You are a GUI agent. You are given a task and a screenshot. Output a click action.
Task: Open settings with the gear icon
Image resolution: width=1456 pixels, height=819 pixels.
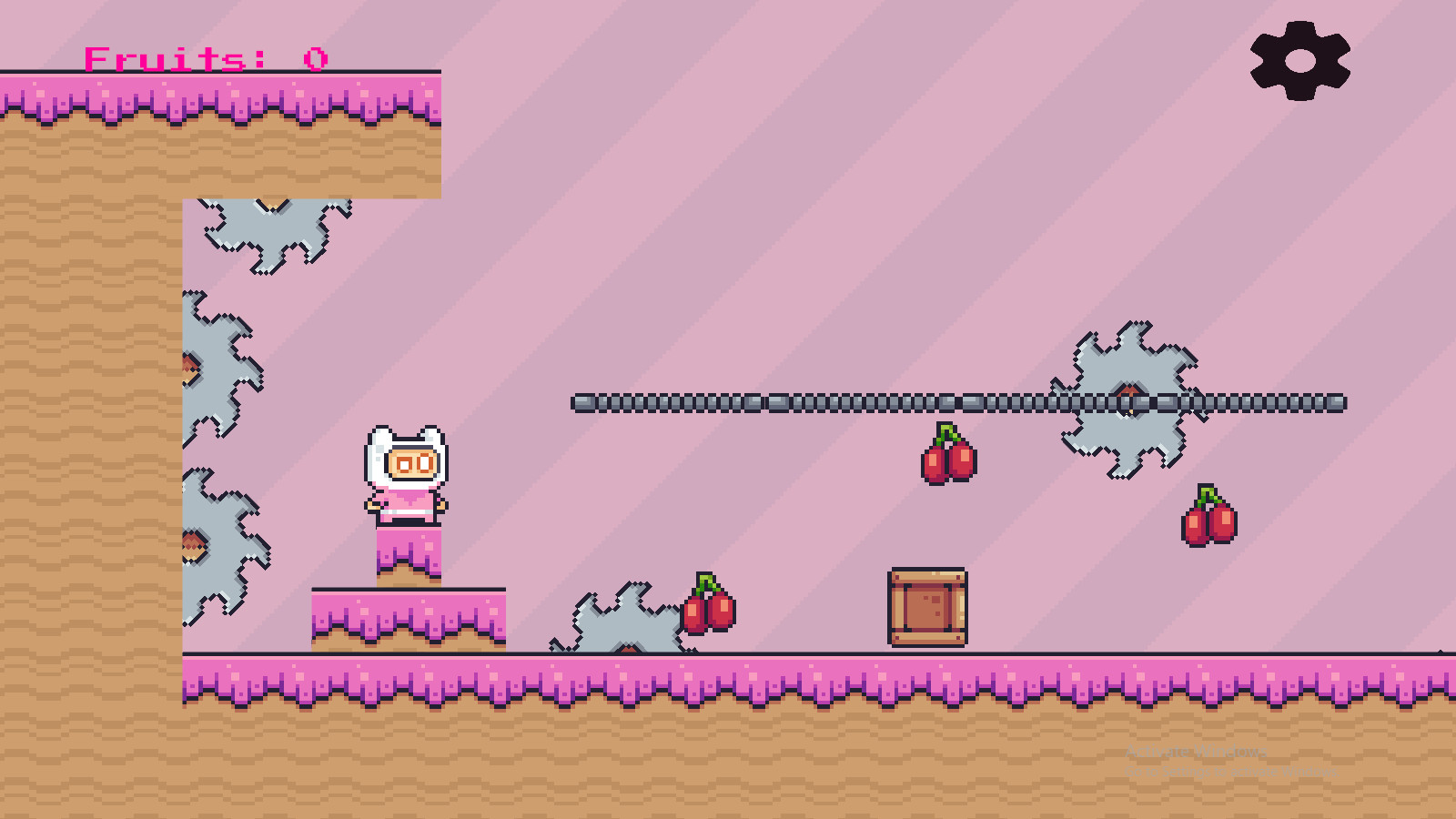click(1299, 61)
